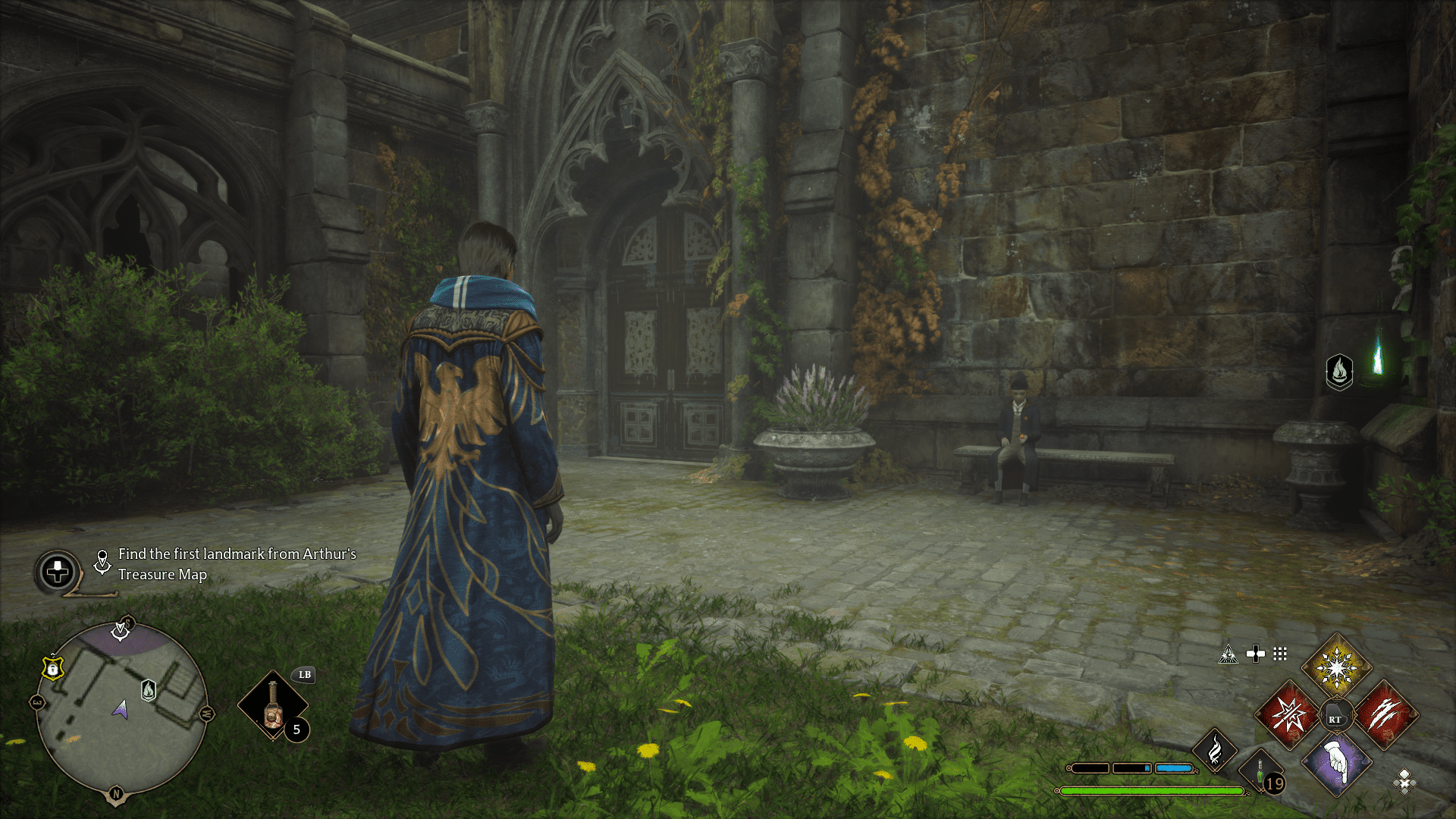The image size is (1456, 819).
Task: Activate the red starburst Expelliarmus spell
Action: pyautogui.click(x=1288, y=715)
